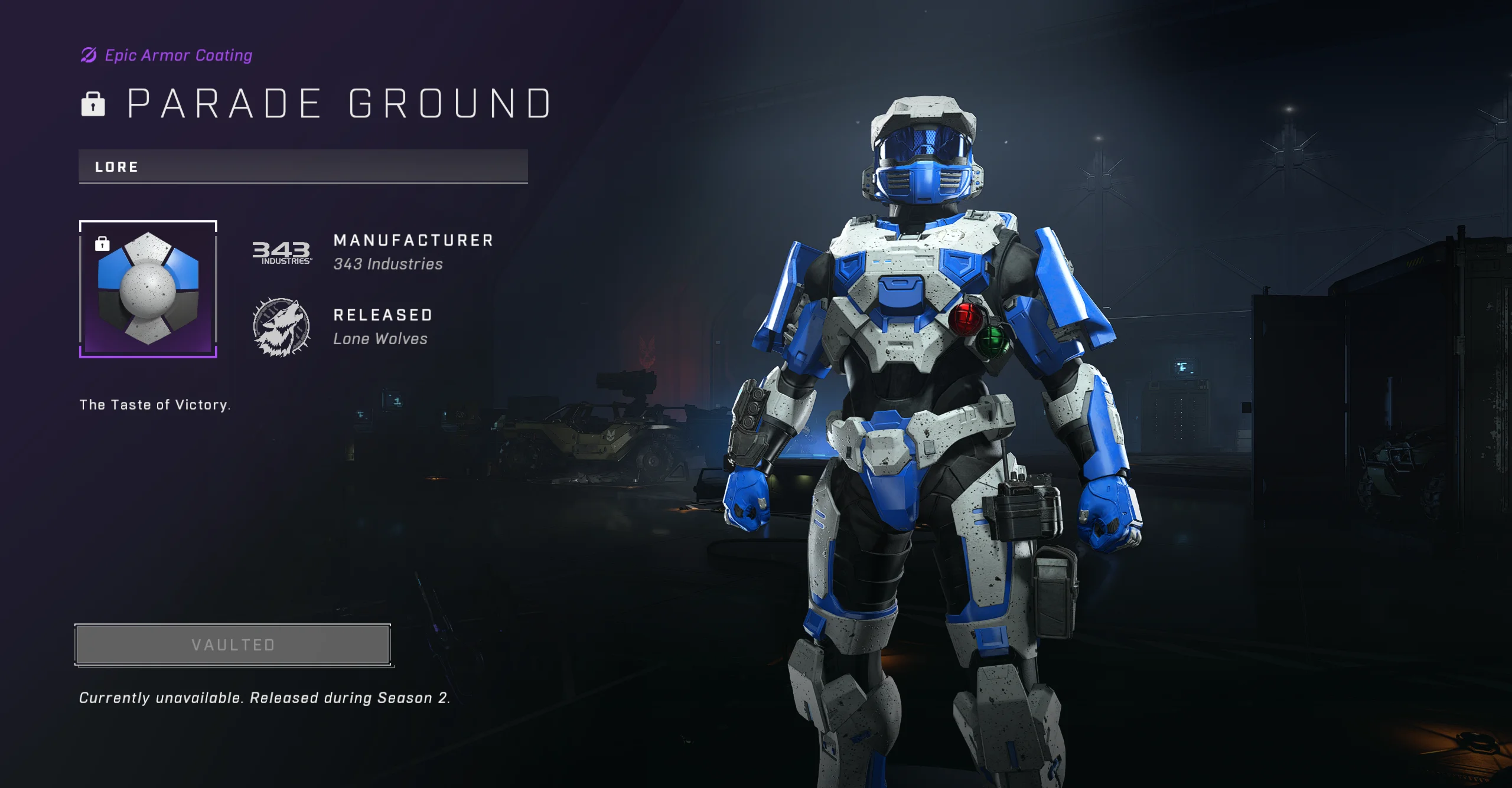Expand the lore description text
This screenshot has height=788, width=1512.
(155, 404)
